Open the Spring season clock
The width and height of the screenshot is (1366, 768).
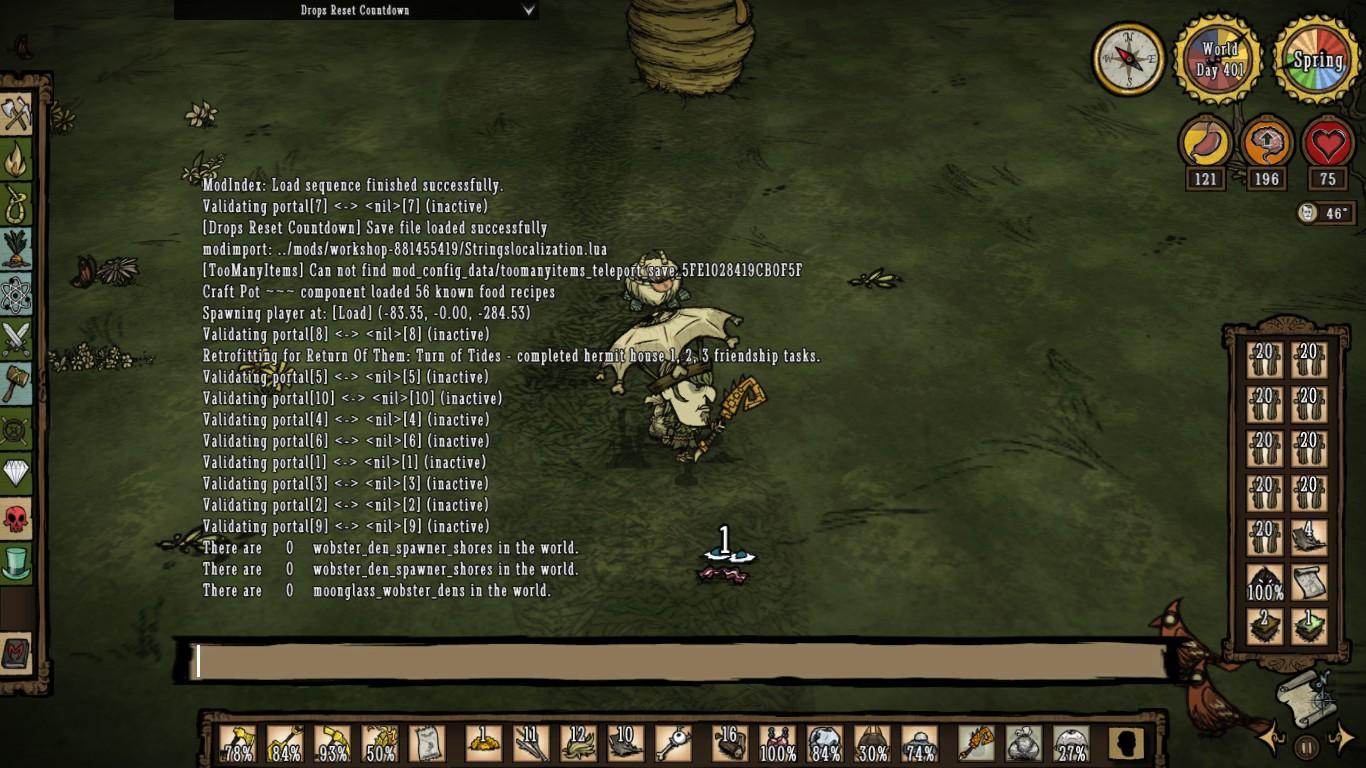point(1317,58)
